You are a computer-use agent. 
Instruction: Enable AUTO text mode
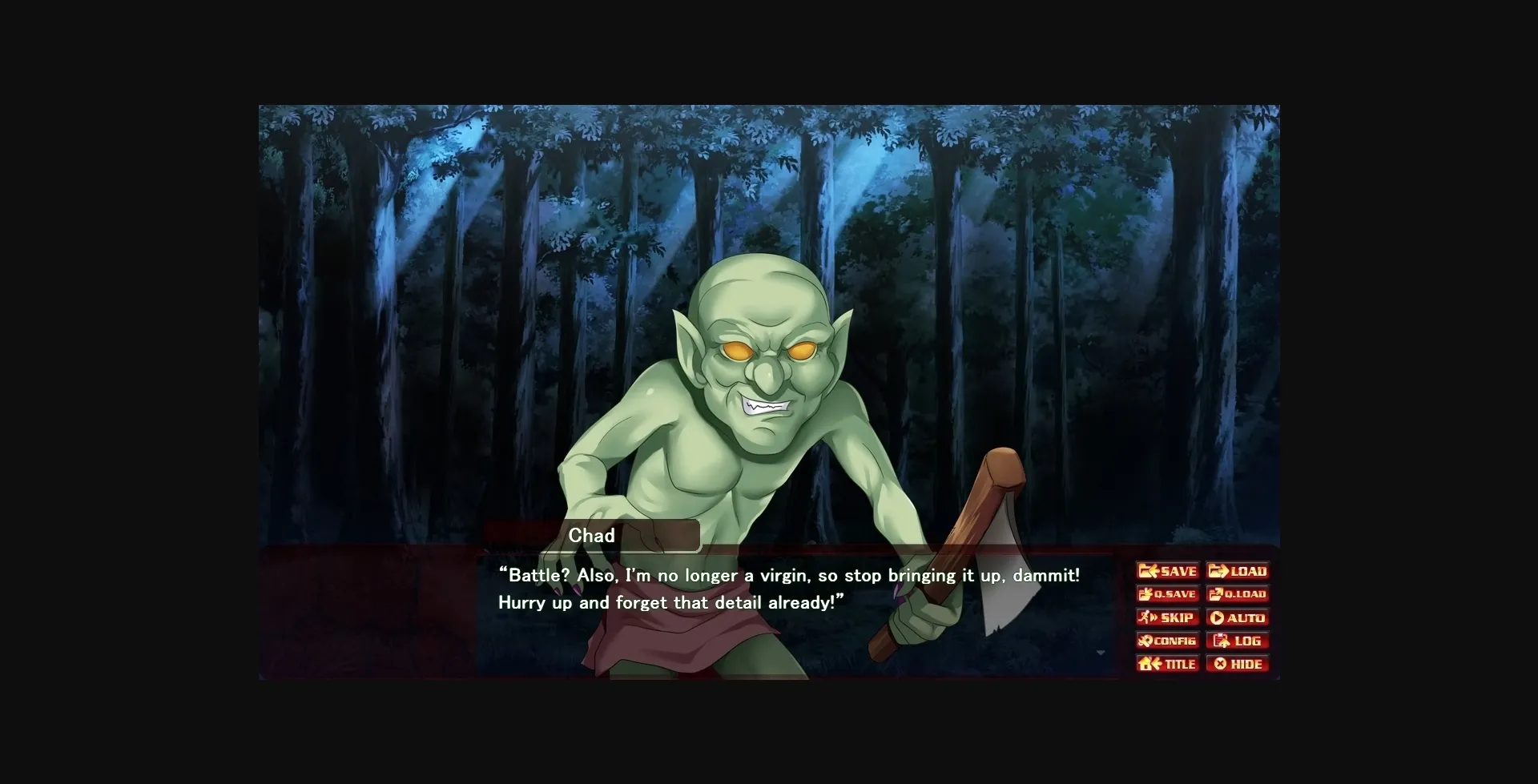point(1238,617)
